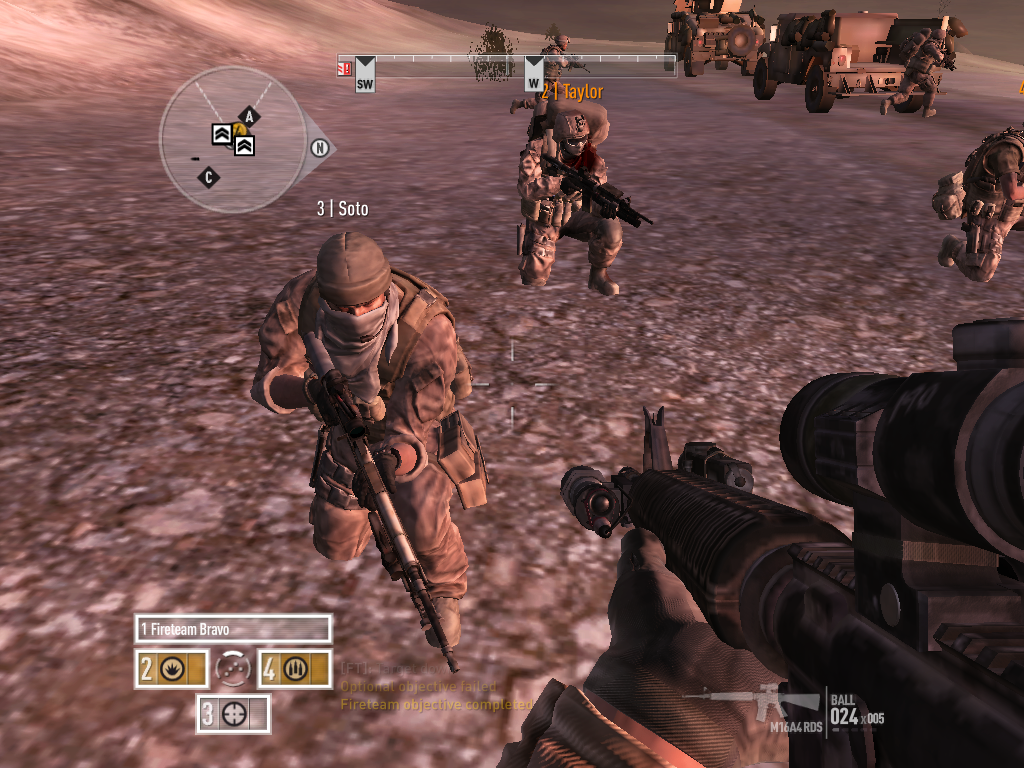Select squad member 3 marksman crosshair slot
Viewport: 1024px width, 768px height.
point(233,713)
